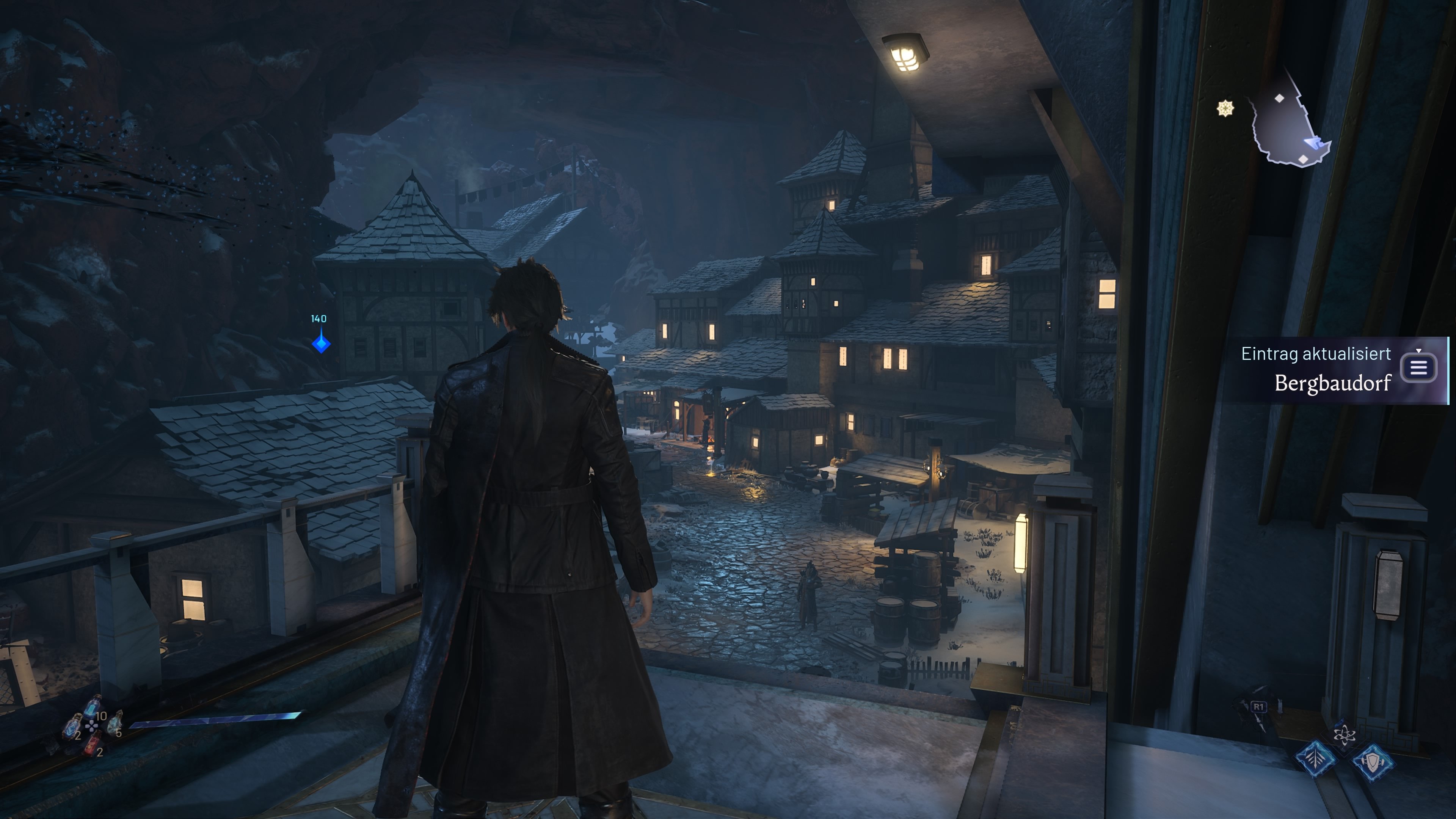Activate the feathered arrow ability
Viewport: 1456px width, 819px height.
(1315, 758)
